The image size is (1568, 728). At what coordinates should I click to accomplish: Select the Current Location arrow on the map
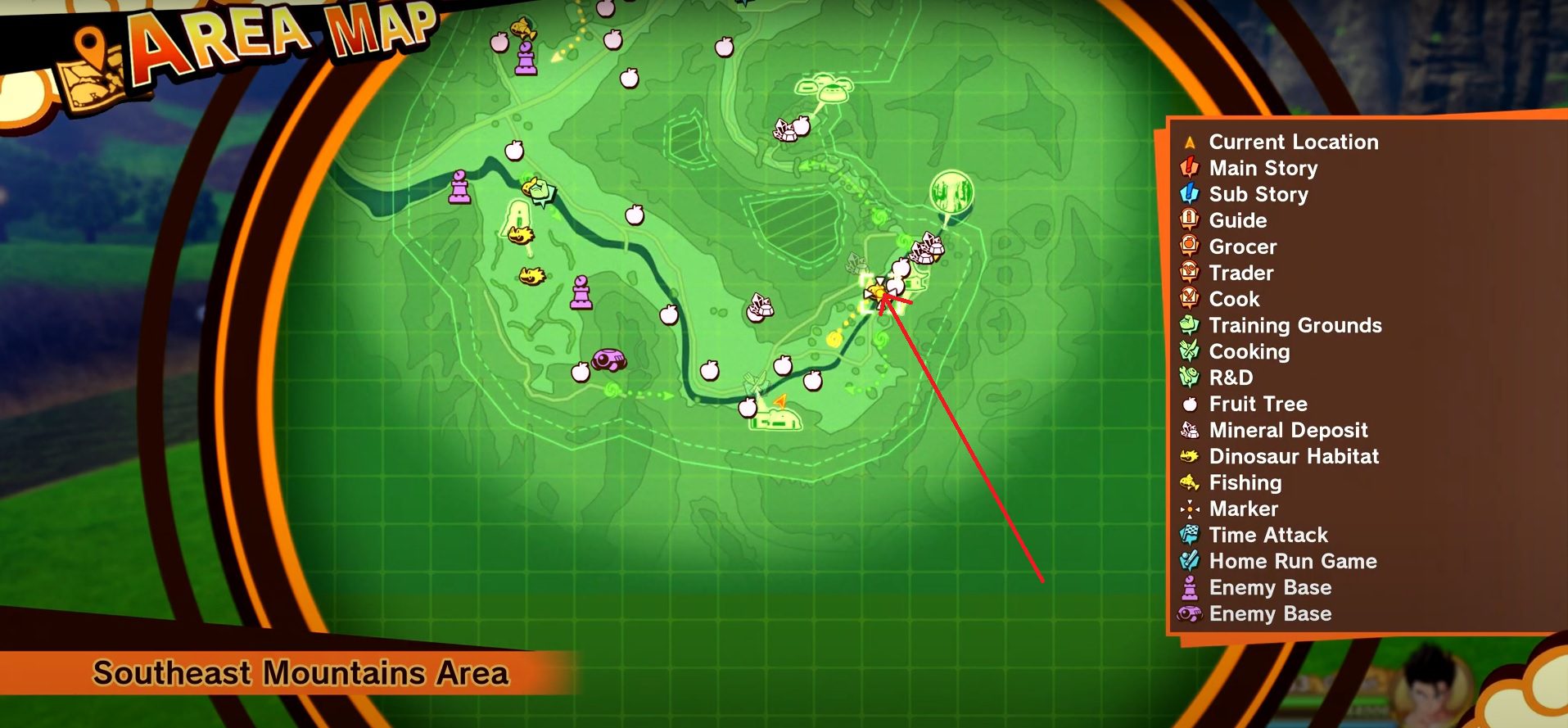(x=779, y=399)
